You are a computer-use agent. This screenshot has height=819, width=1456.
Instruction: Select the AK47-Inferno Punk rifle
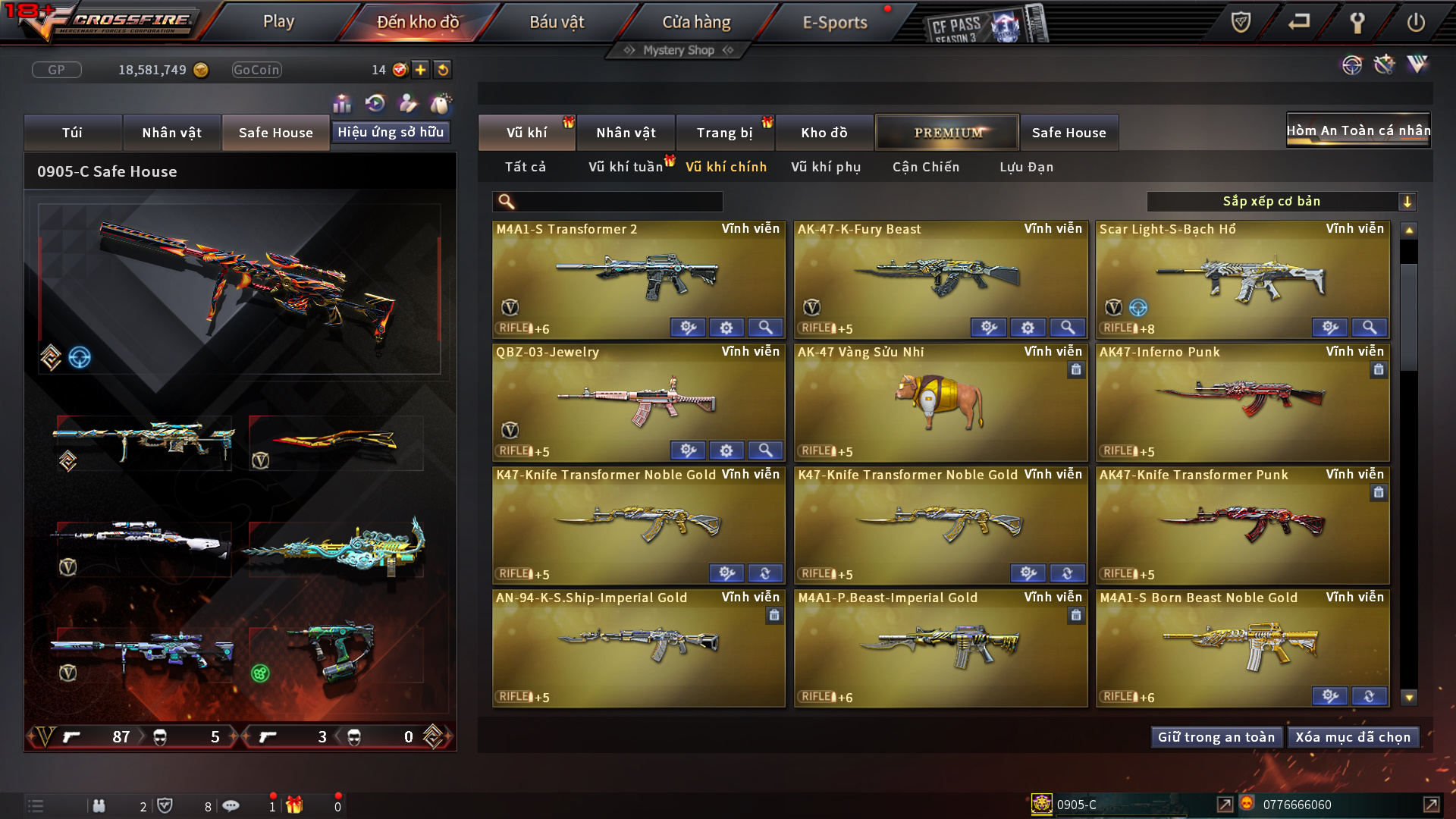pyautogui.click(x=1241, y=402)
